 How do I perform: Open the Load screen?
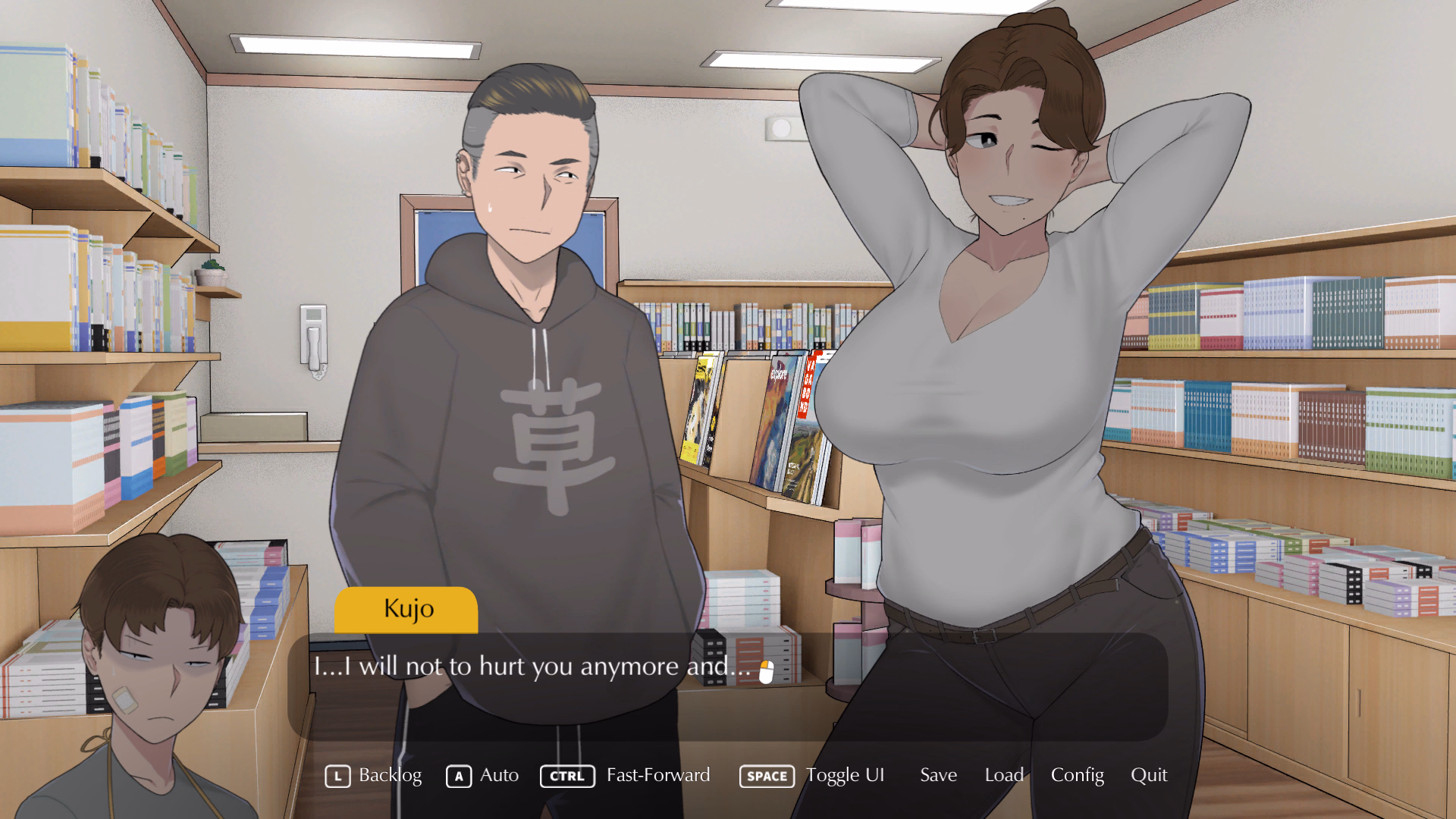[x=1003, y=775]
